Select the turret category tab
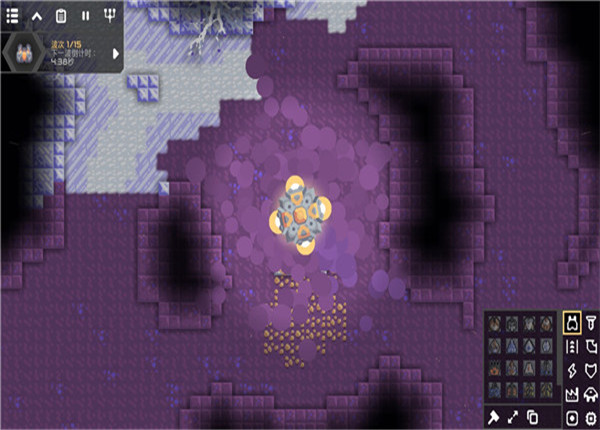Screen dimensions: 600x430 pos(572,322)
